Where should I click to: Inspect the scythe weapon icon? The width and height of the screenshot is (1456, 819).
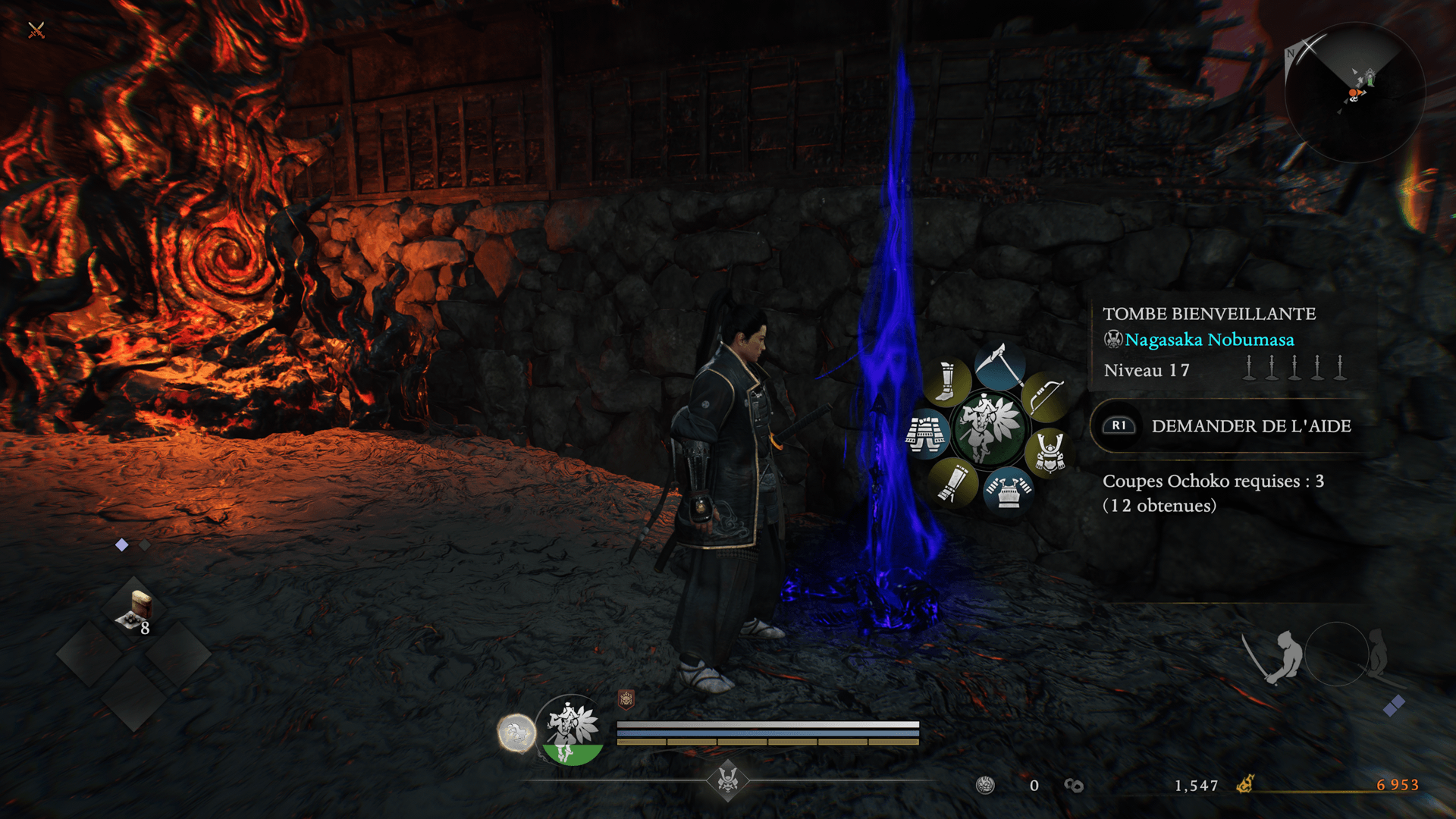point(1000,366)
